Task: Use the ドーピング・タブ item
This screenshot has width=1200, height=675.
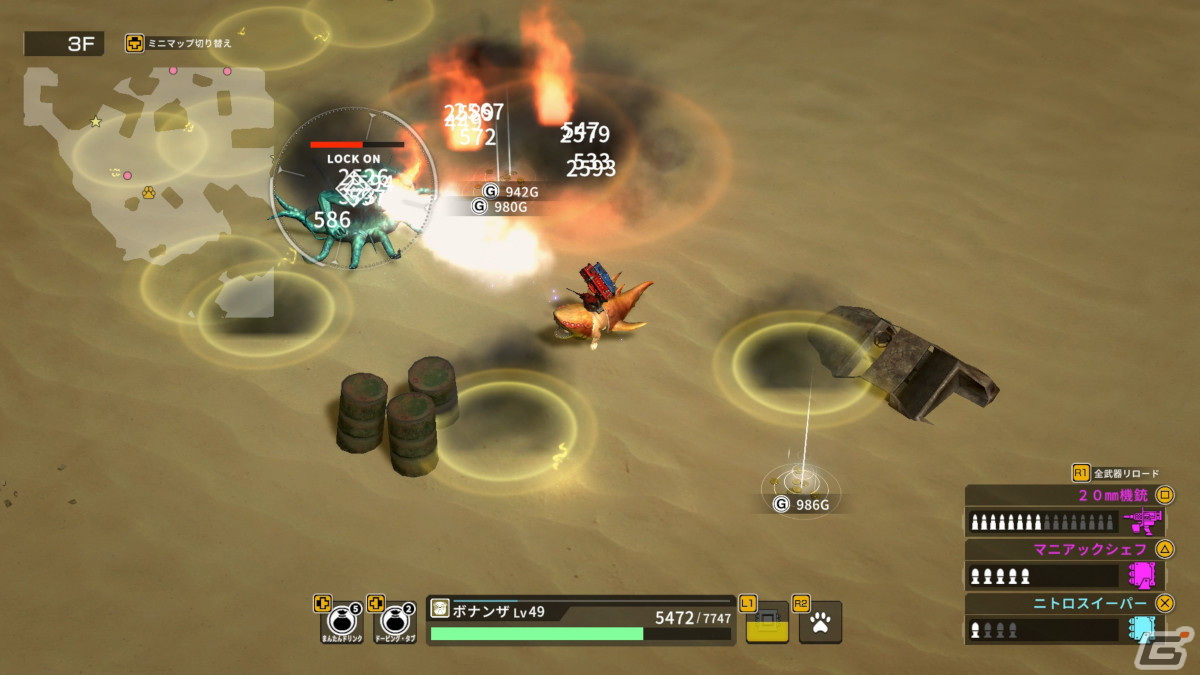Action: (x=396, y=621)
